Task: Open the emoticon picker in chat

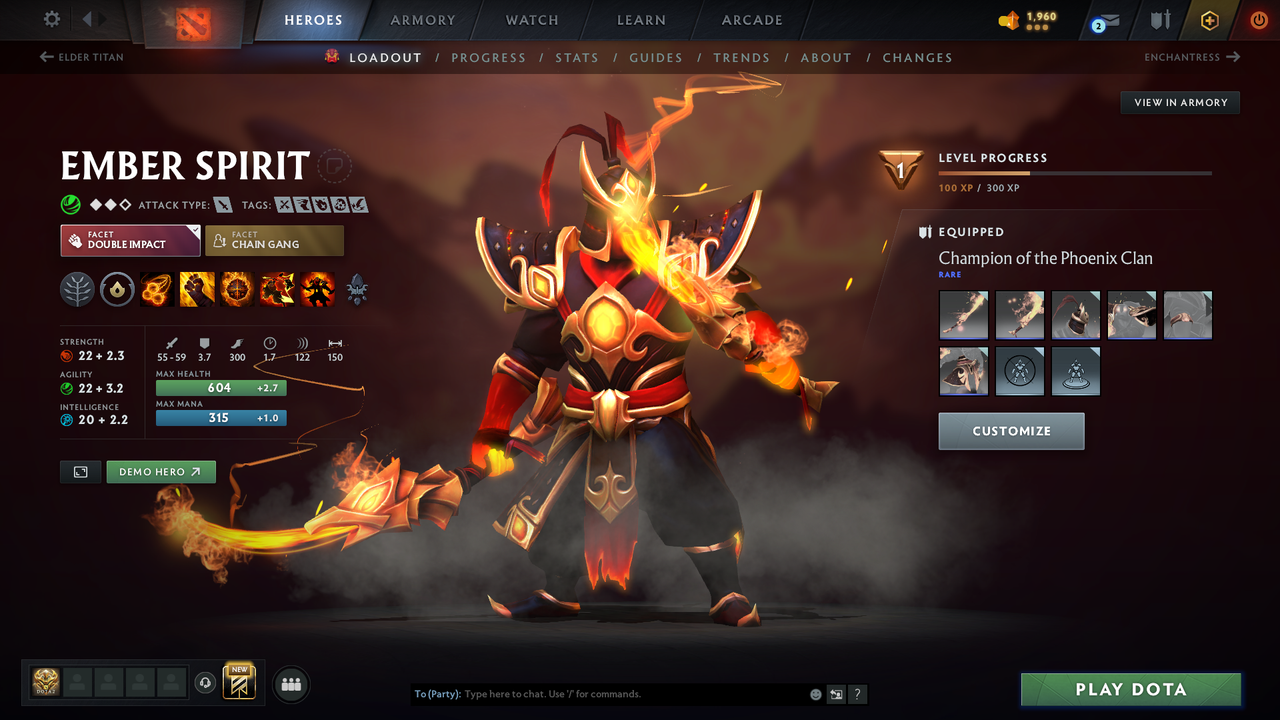Action: click(815, 694)
